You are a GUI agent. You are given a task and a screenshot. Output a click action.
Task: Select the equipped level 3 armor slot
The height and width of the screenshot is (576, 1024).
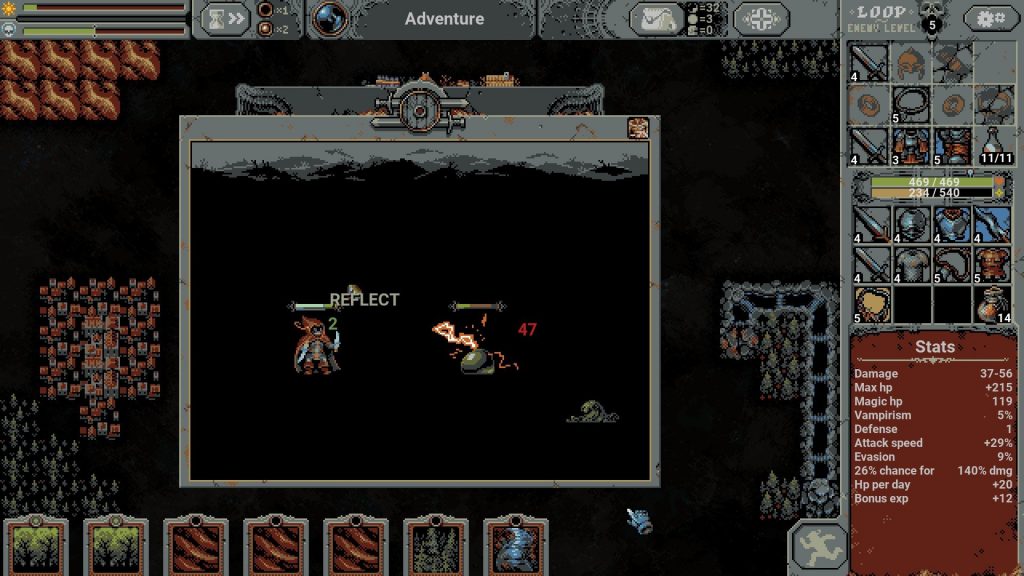[x=911, y=144]
